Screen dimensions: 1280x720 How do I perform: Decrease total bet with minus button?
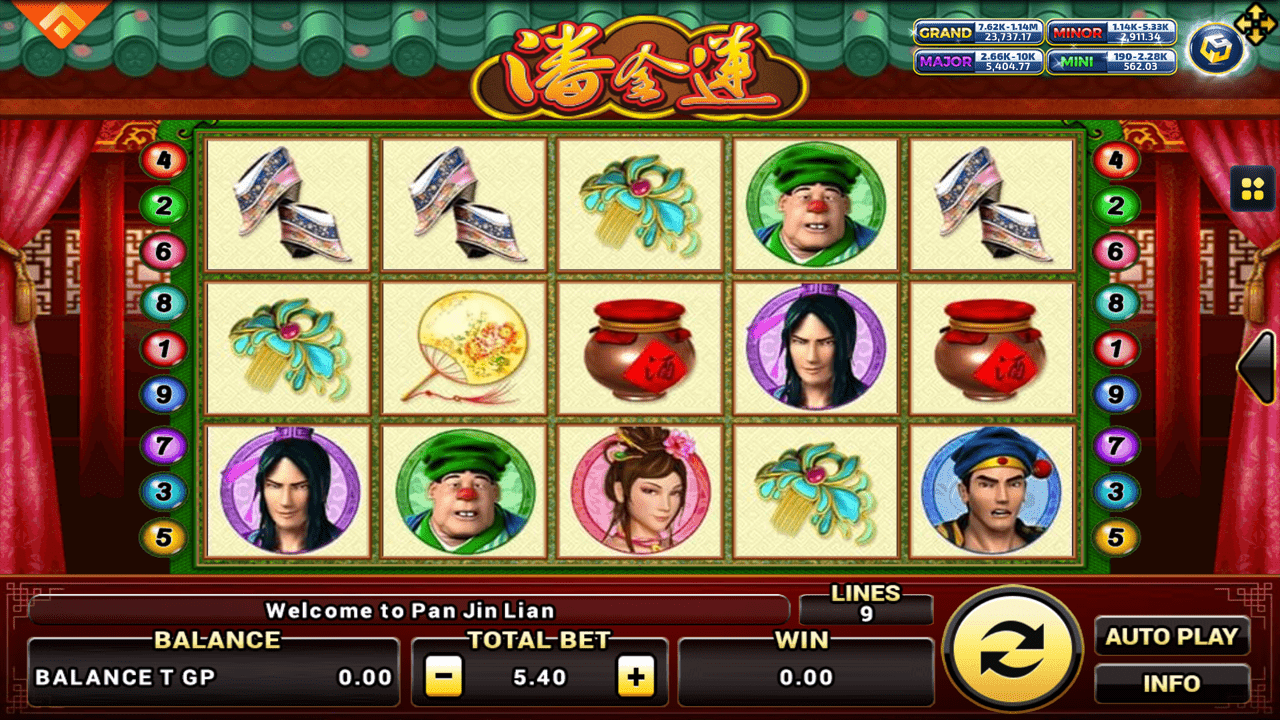[444, 677]
